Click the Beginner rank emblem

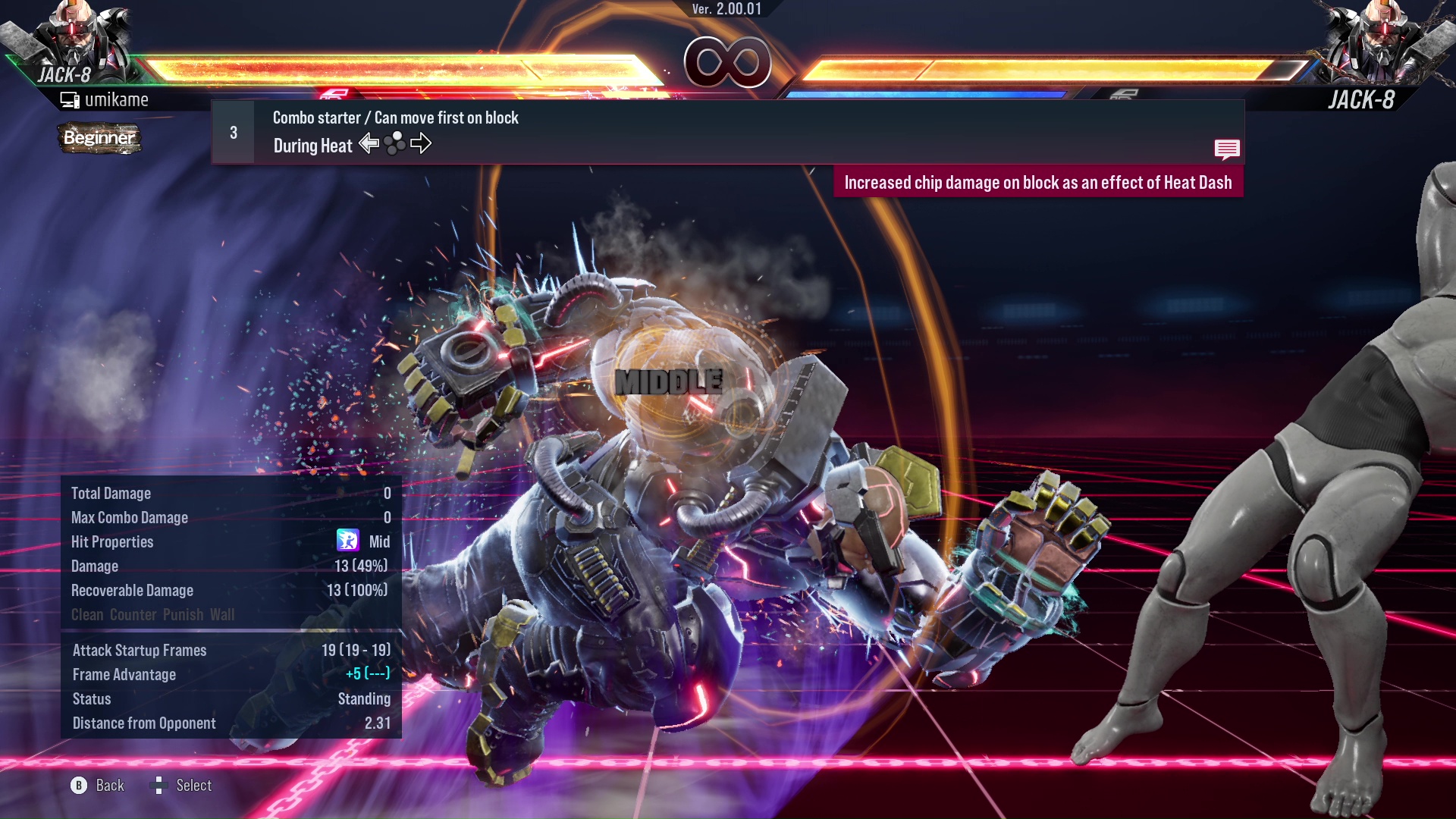click(99, 139)
